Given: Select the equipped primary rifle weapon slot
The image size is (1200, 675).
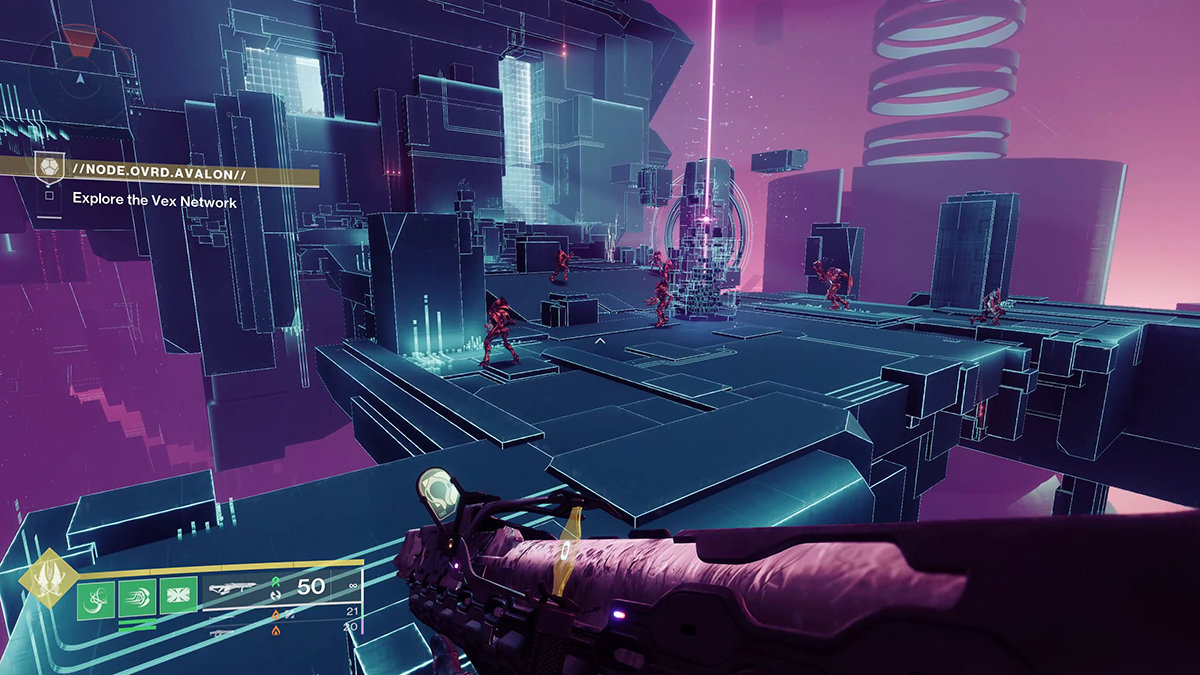Looking at the screenshot, I should 240,589.
